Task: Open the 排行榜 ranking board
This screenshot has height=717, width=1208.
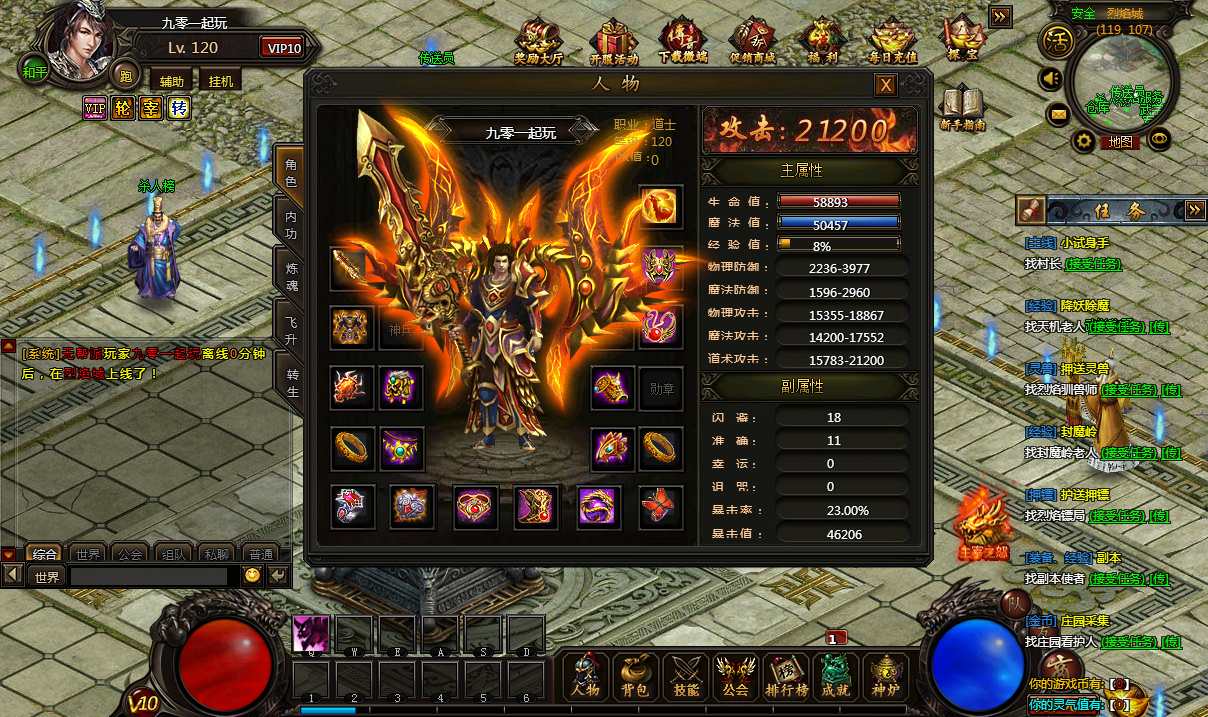Action: [x=786, y=675]
